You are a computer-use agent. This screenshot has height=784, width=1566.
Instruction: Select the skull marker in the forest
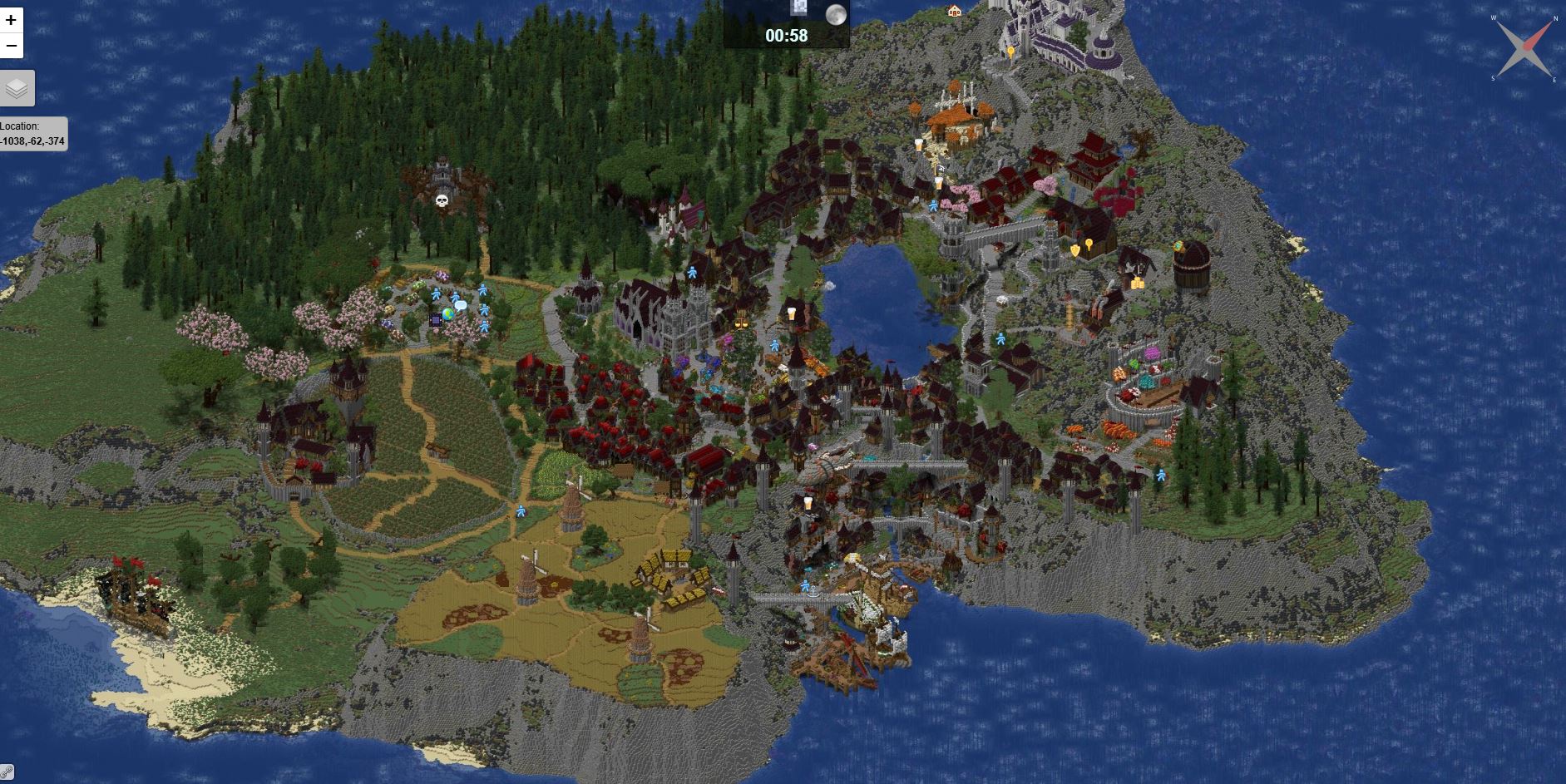coord(442,200)
